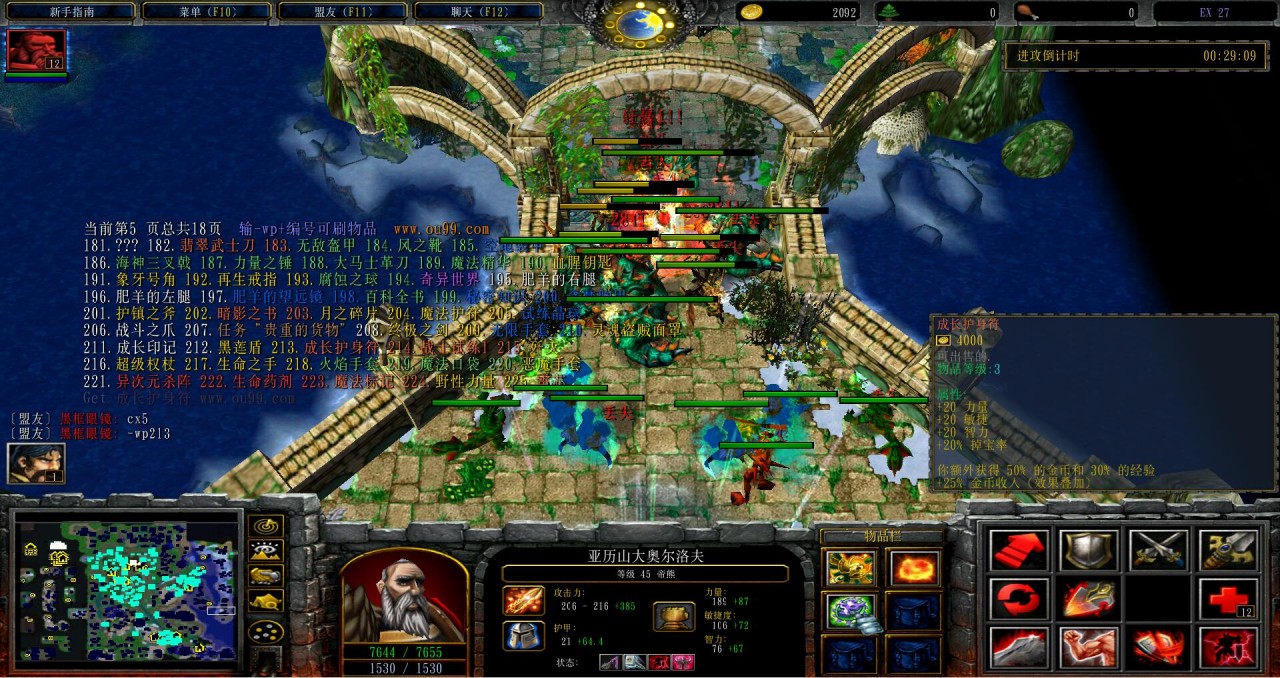Activate the red arrow Move command
Screen dimensions: 1280x678
coord(1019,551)
